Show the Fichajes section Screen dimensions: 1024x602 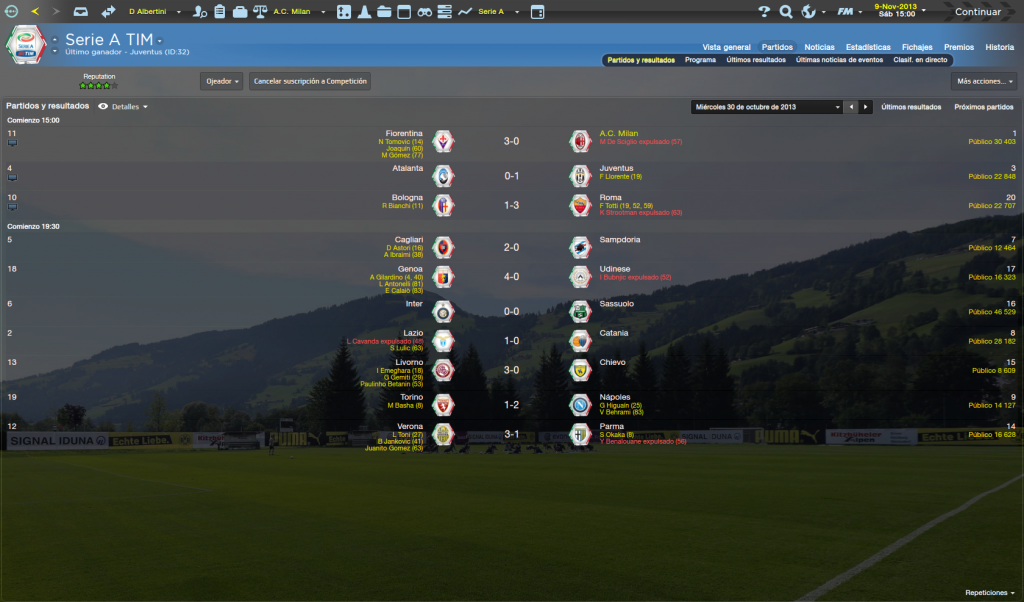tap(917, 47)
